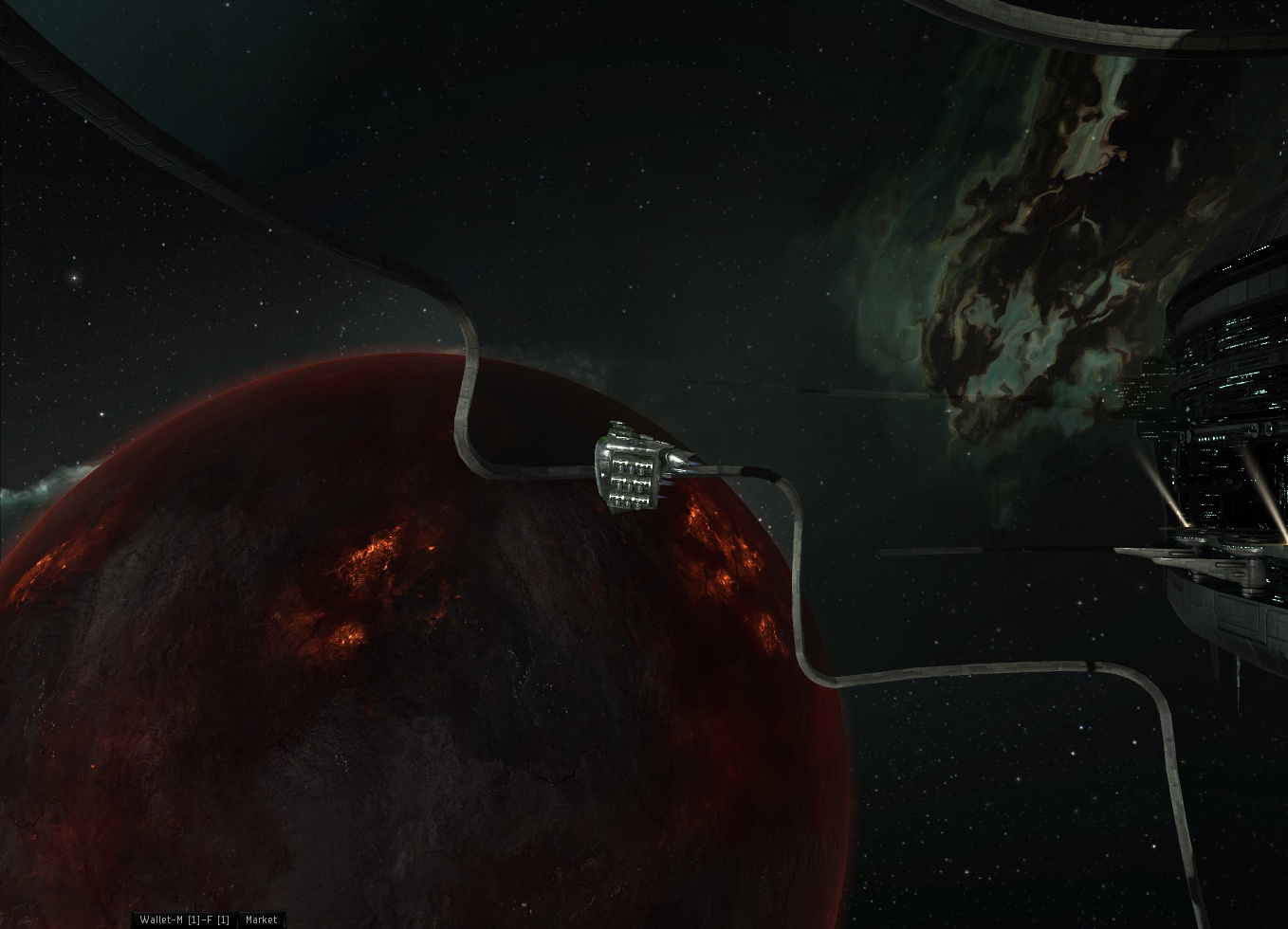
Task: Restore the minimized Market window
Action: [x=261, y=920]
